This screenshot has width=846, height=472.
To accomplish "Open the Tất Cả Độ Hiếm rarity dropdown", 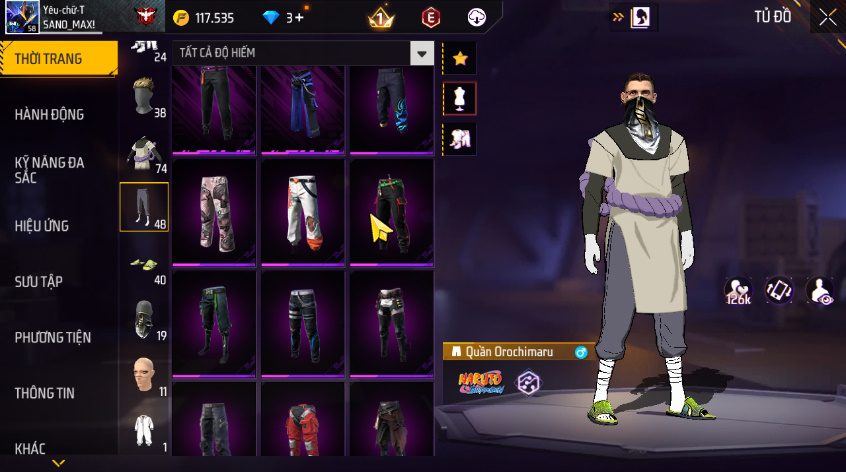I will (x=423, y=54).
